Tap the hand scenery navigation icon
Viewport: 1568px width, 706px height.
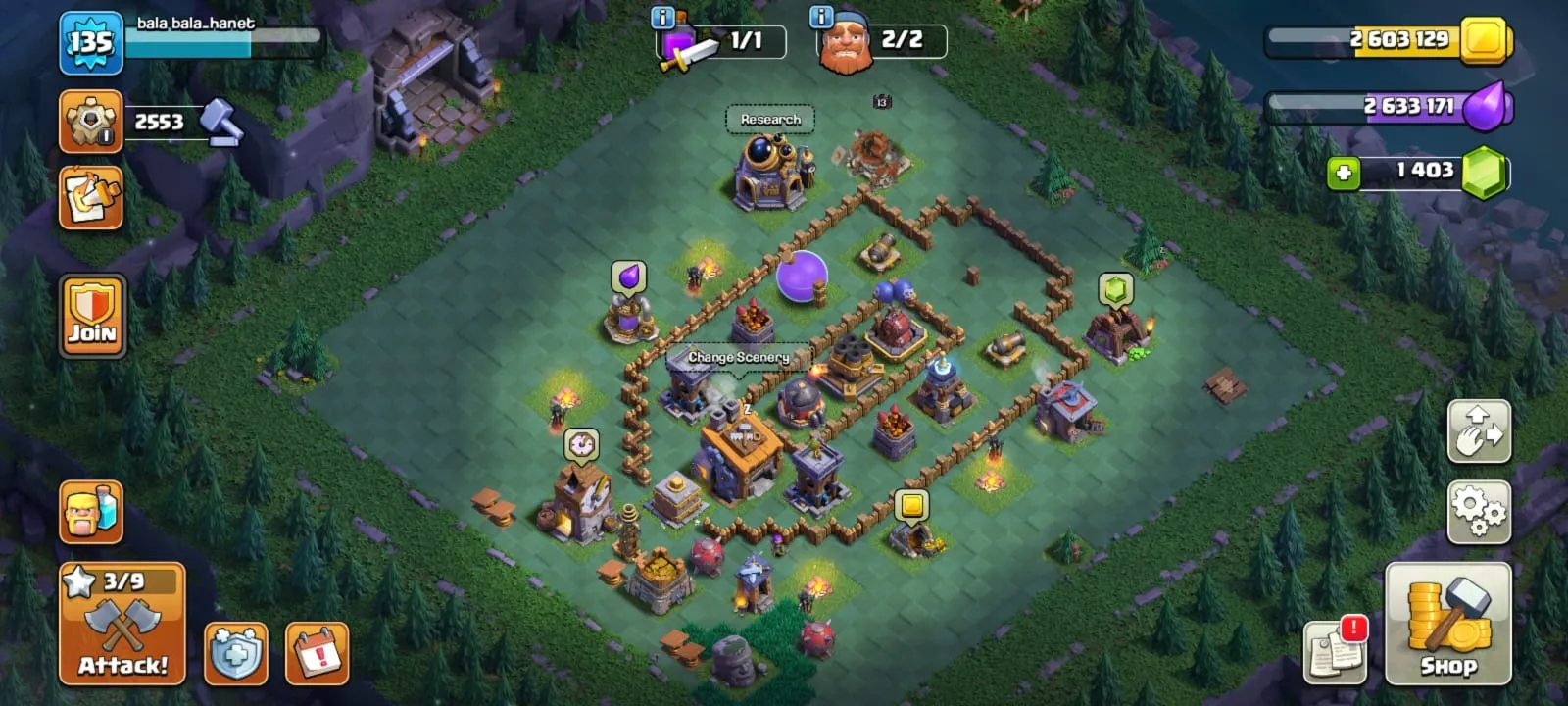coord(1479,431)
